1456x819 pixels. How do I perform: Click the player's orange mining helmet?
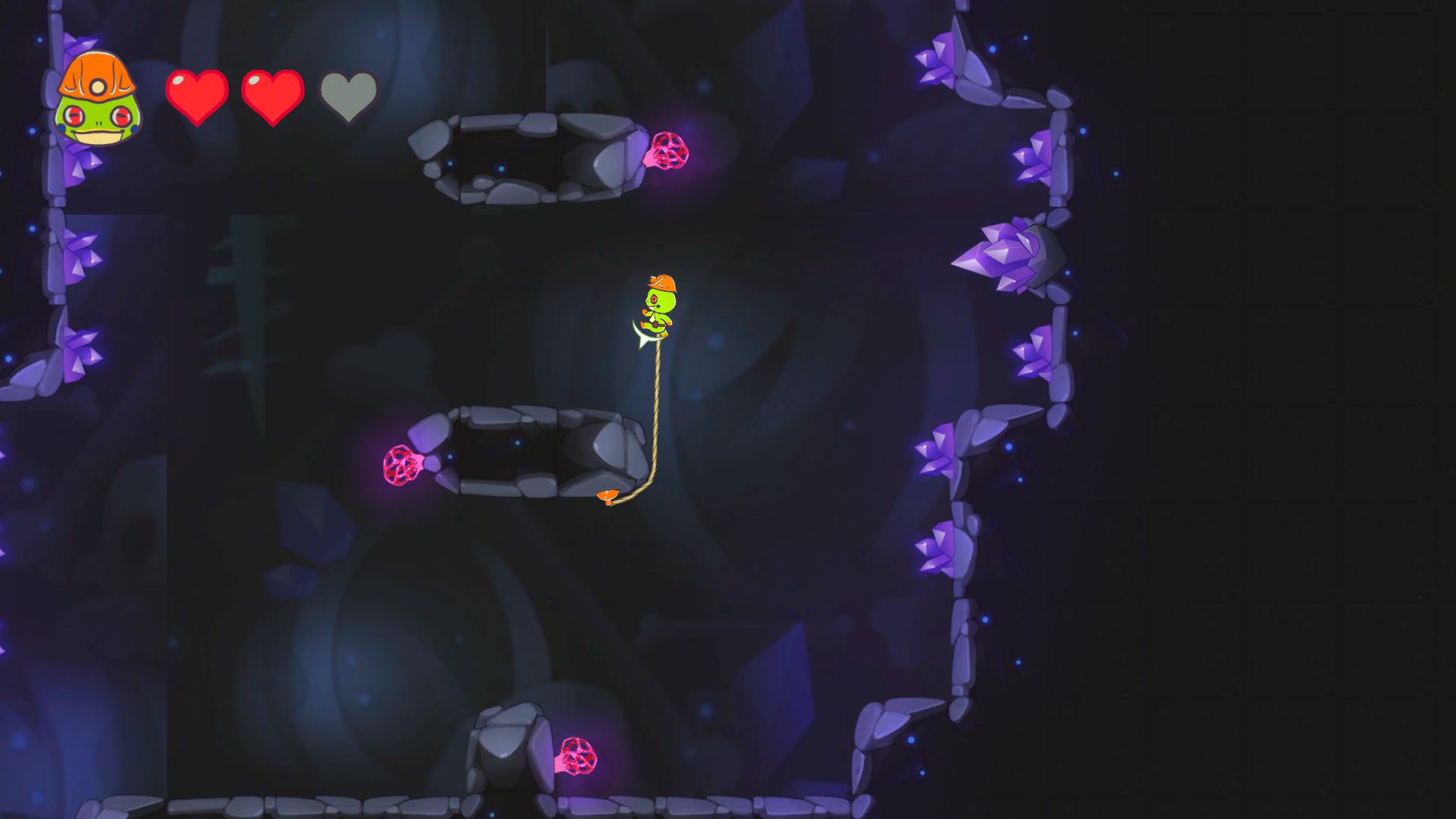(x=661, y=284)
